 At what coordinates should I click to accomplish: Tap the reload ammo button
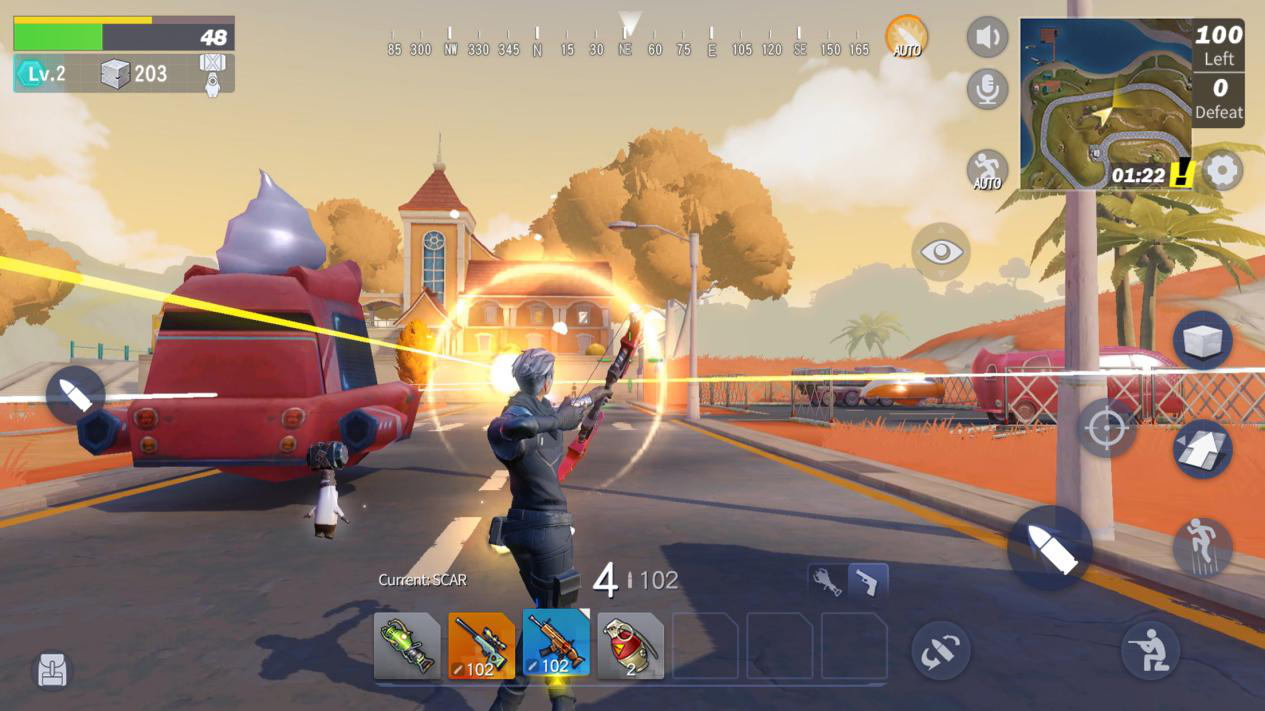pyautogui.click(x=940, y=651)
